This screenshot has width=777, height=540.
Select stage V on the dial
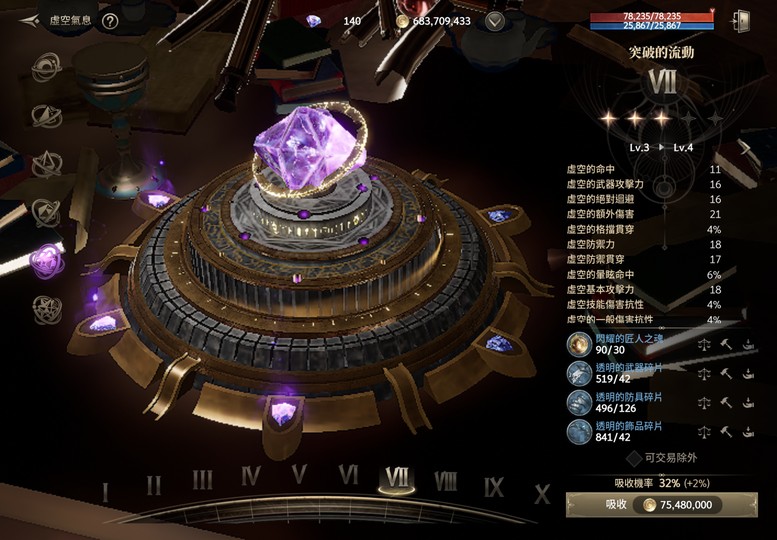tap(299, 475)
